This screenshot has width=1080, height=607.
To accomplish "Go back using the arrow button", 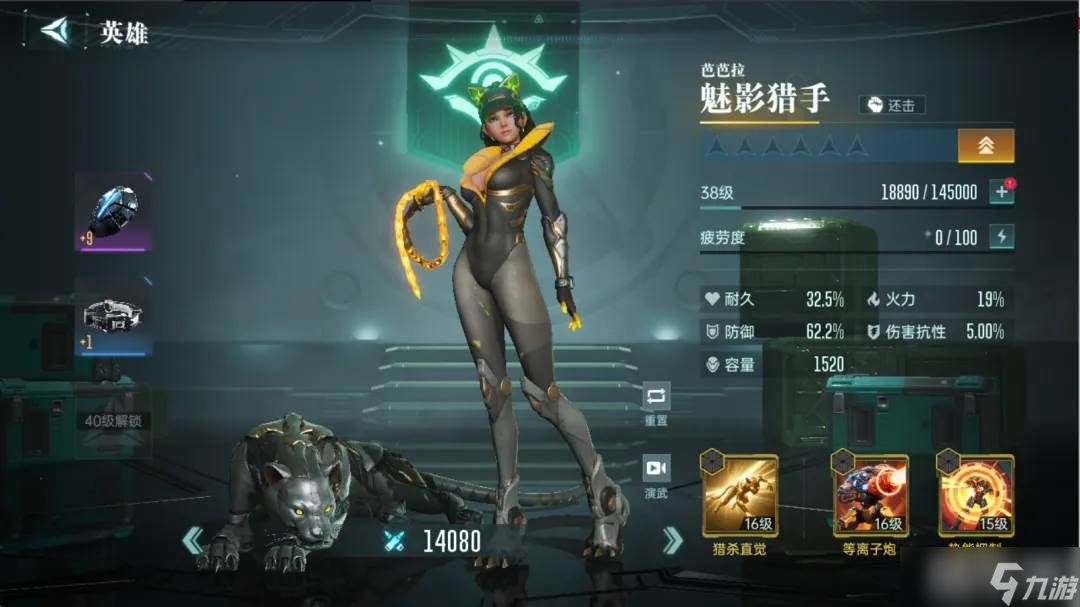I will click(57, 31).
